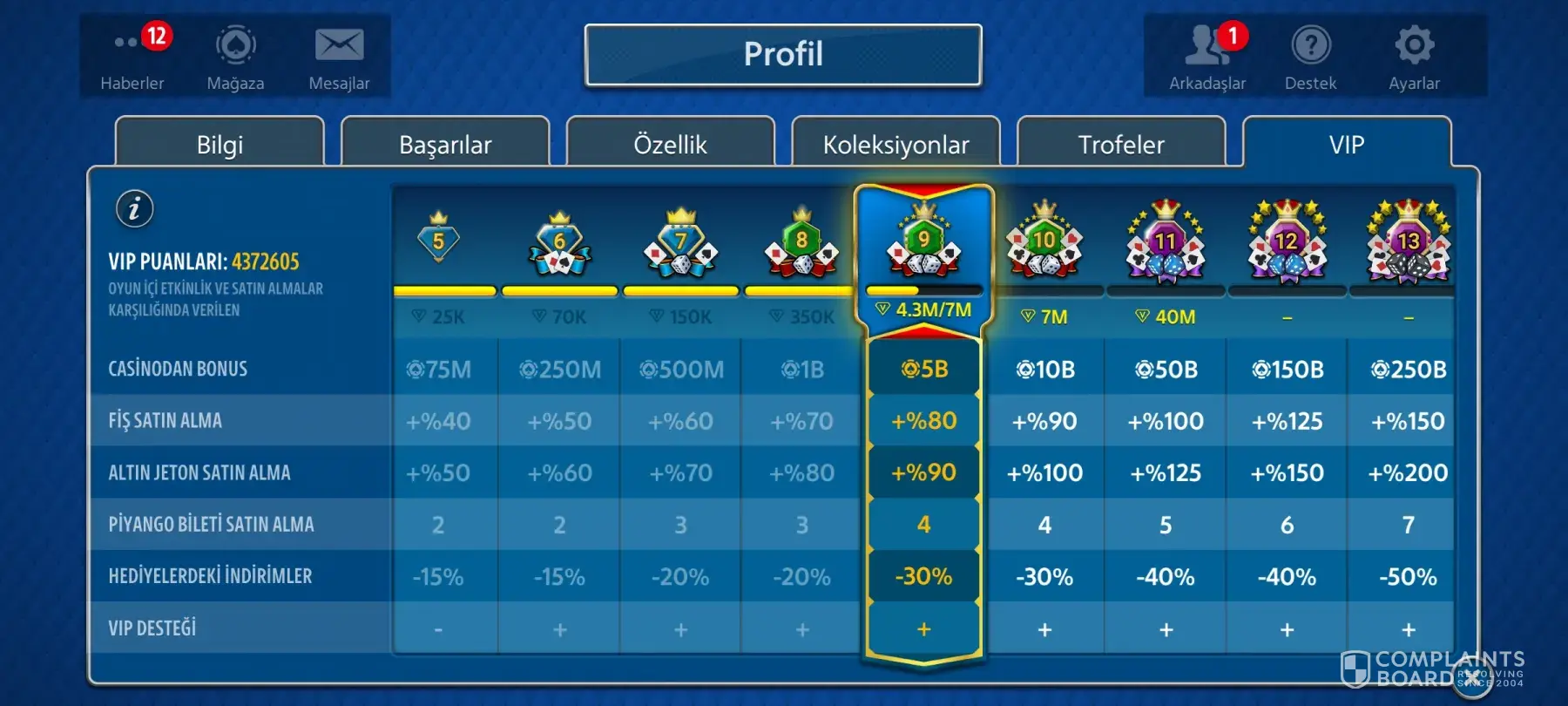Viewport: 1568px width, 706px height.
Task: Pick the VIP level 13 badge
Action: tap(1408, 243)
